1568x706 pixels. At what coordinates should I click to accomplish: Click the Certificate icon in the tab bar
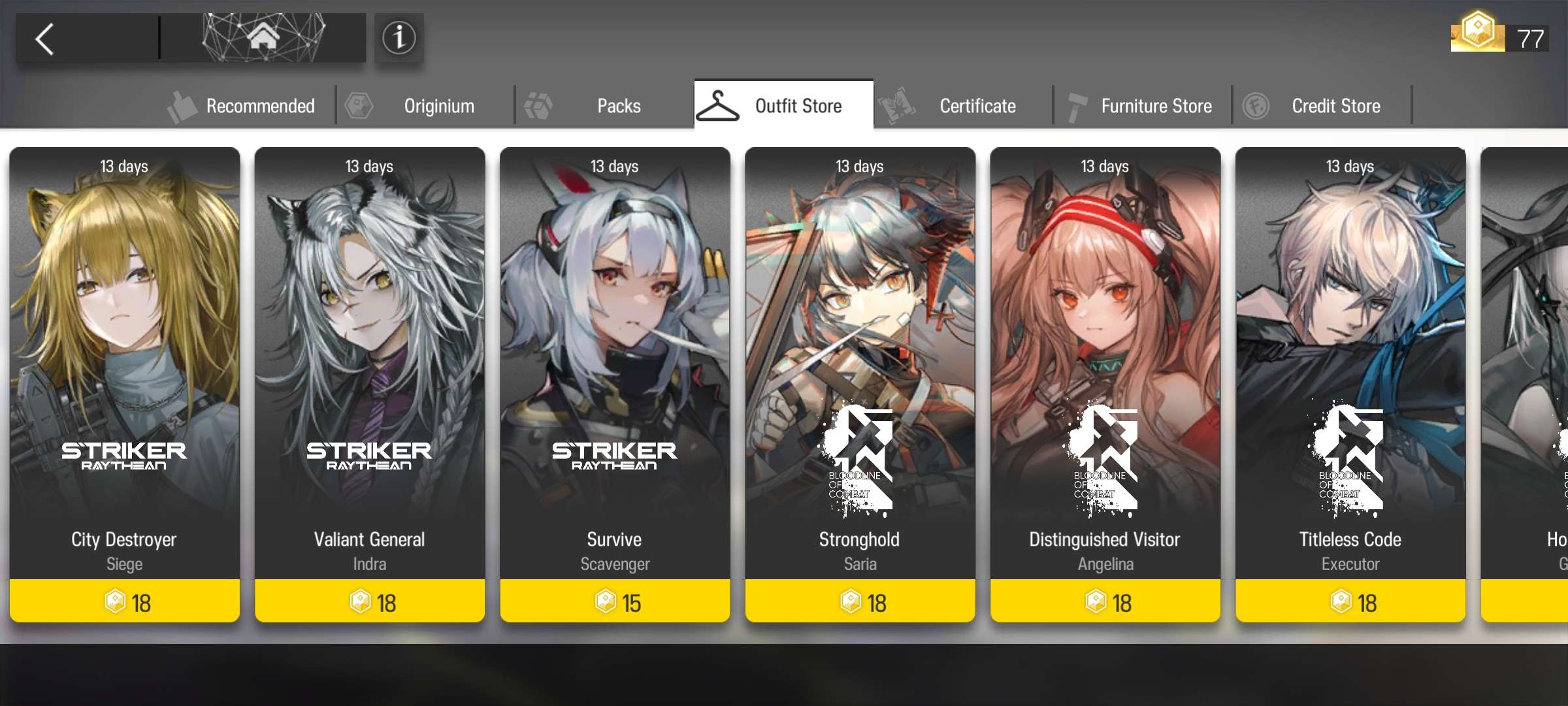[899, 105]
